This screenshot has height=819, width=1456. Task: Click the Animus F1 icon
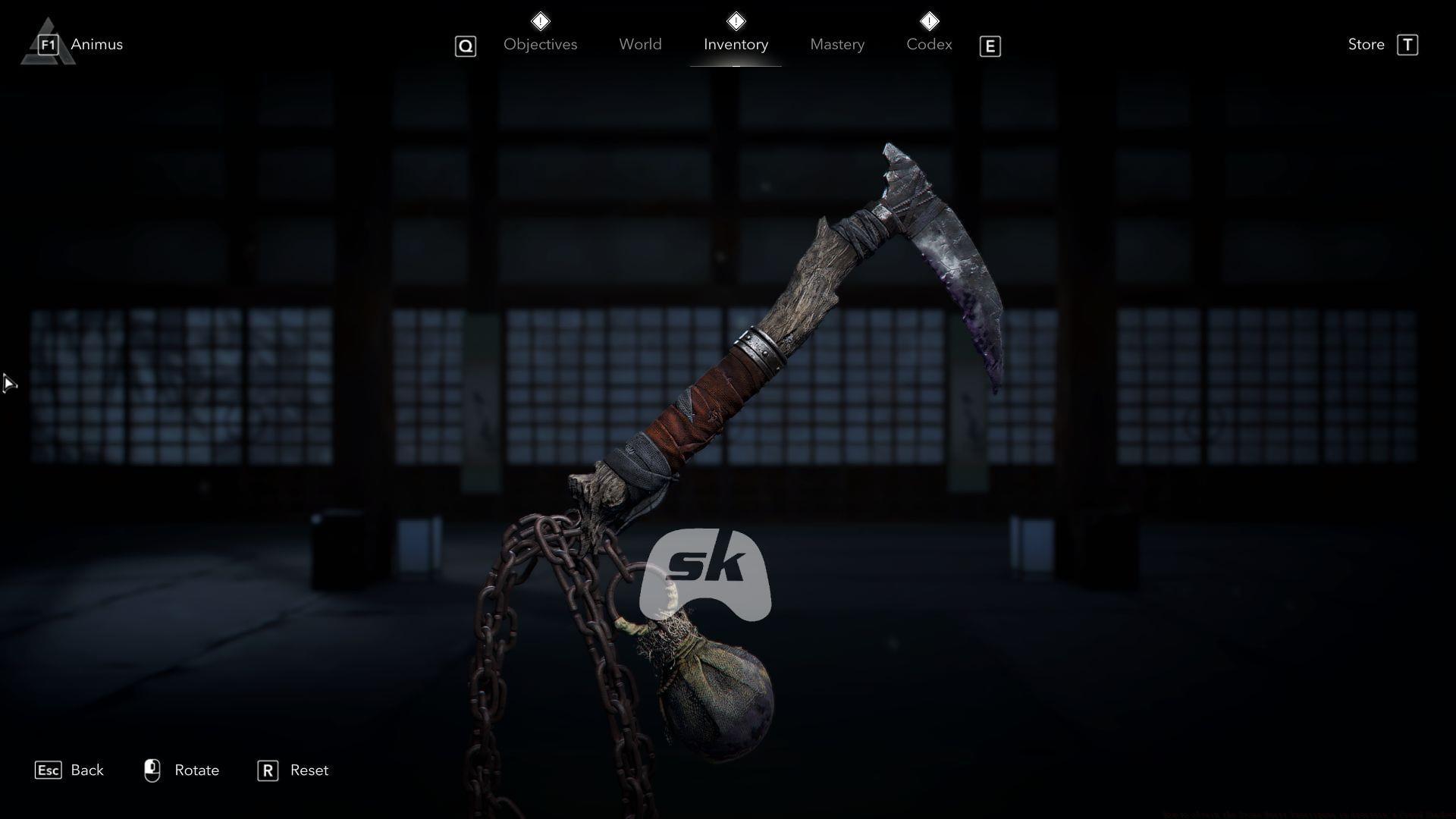tap(48, 44)
